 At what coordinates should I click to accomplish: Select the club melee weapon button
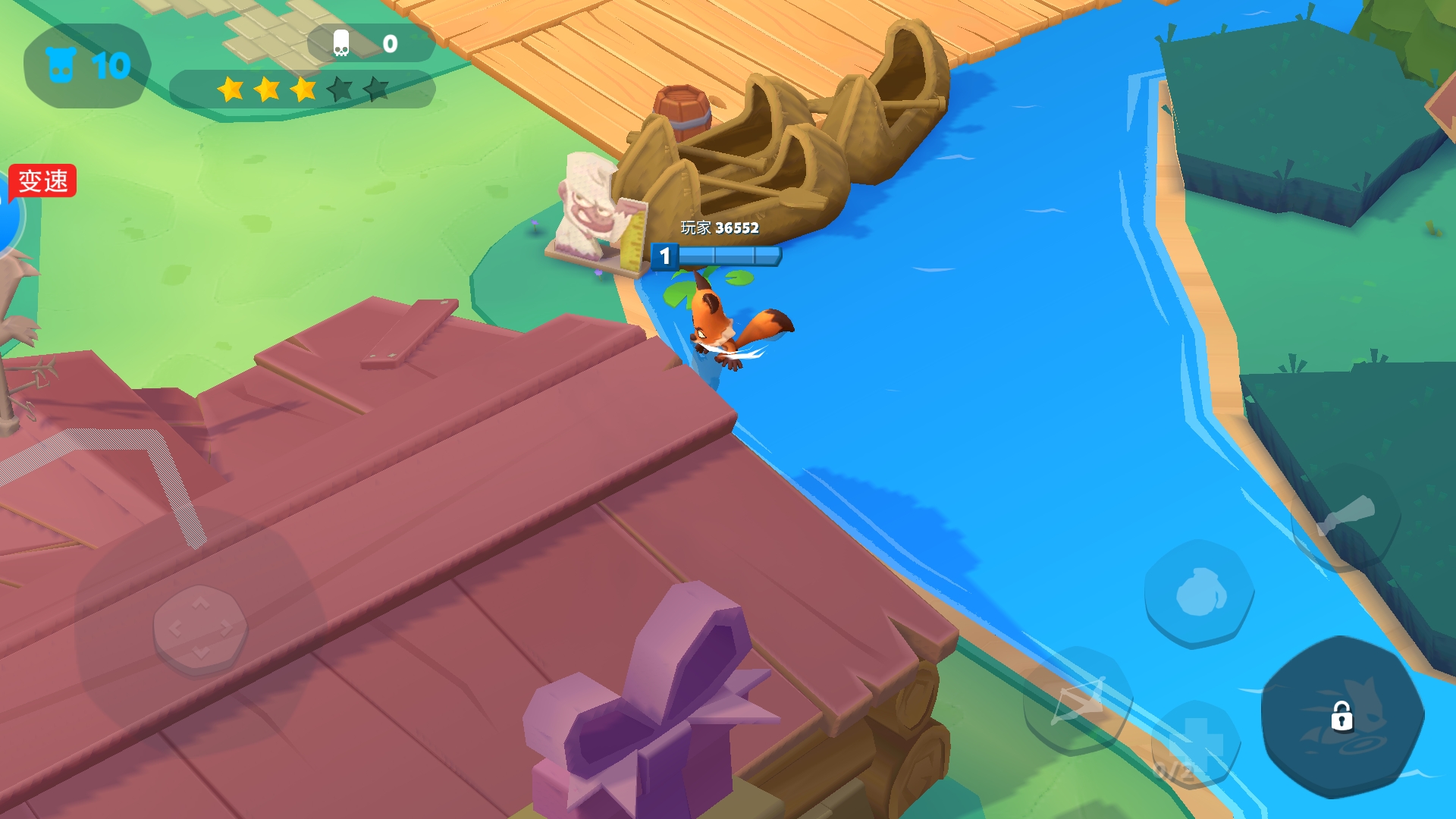click(x=1345, y=518)
